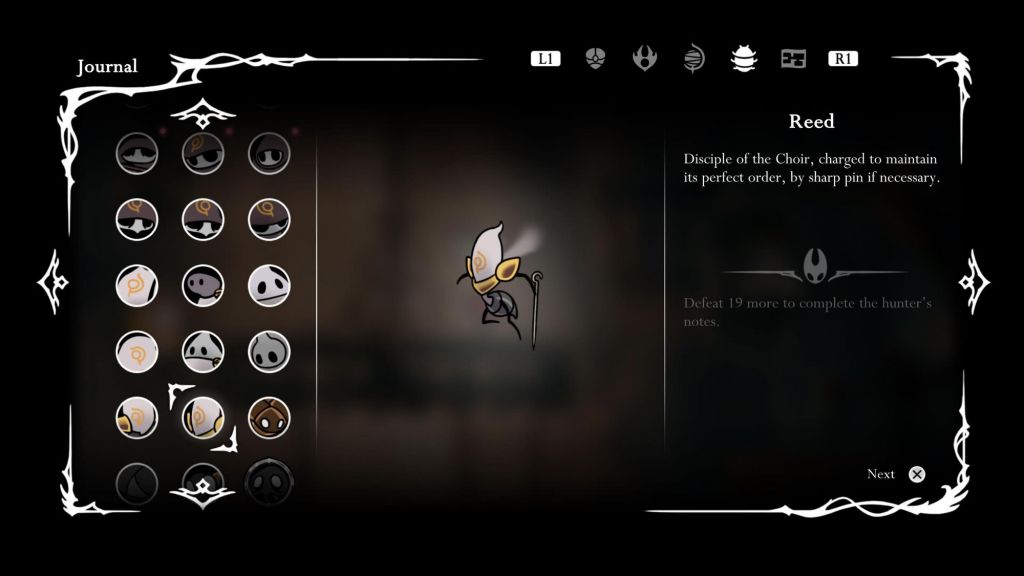
Task: Choose the white hooded beaked bug entry
Action: [203, 351]
